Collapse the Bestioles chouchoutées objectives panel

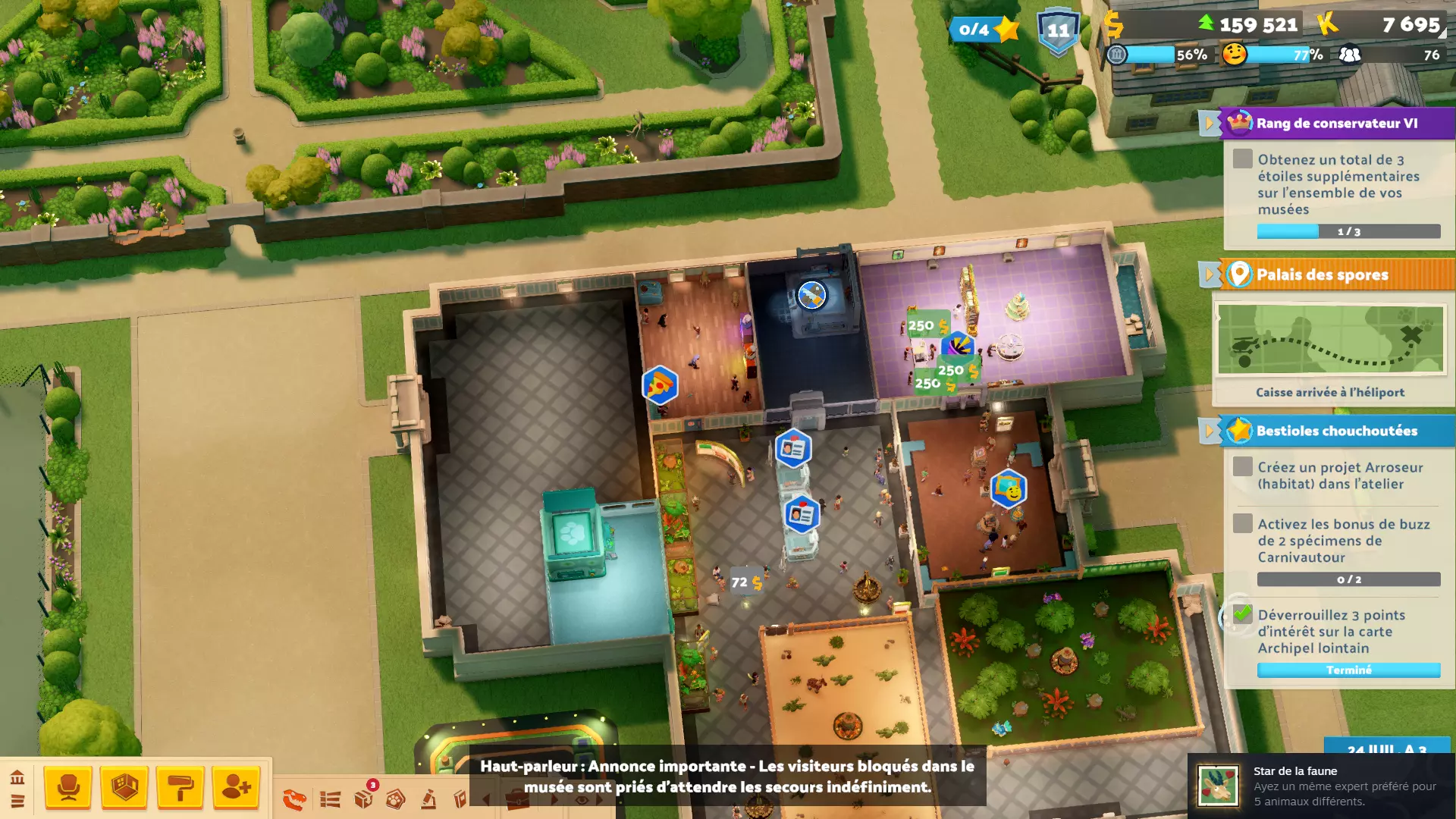(1209, 431)
